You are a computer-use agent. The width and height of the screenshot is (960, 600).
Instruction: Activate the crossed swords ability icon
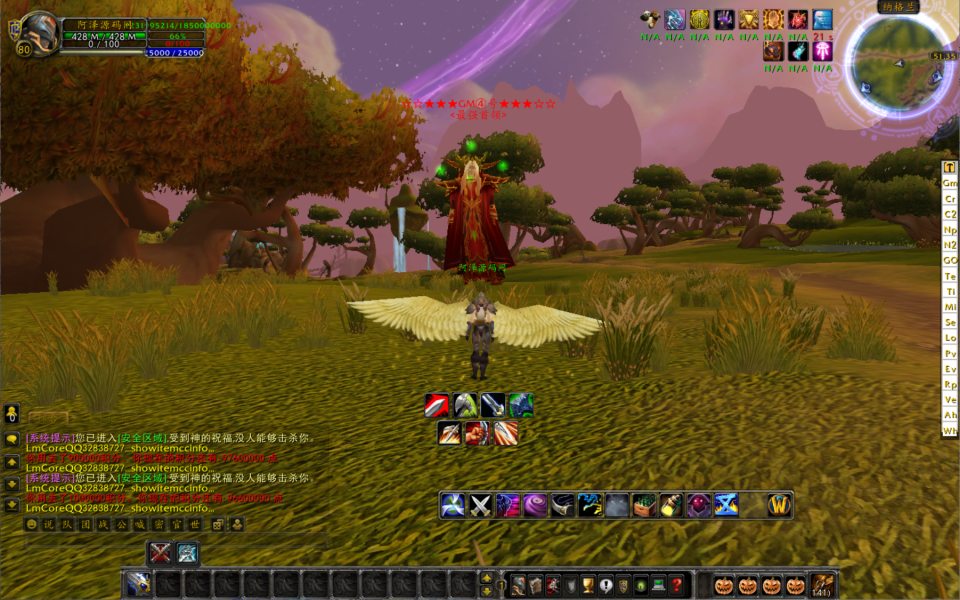480,505
